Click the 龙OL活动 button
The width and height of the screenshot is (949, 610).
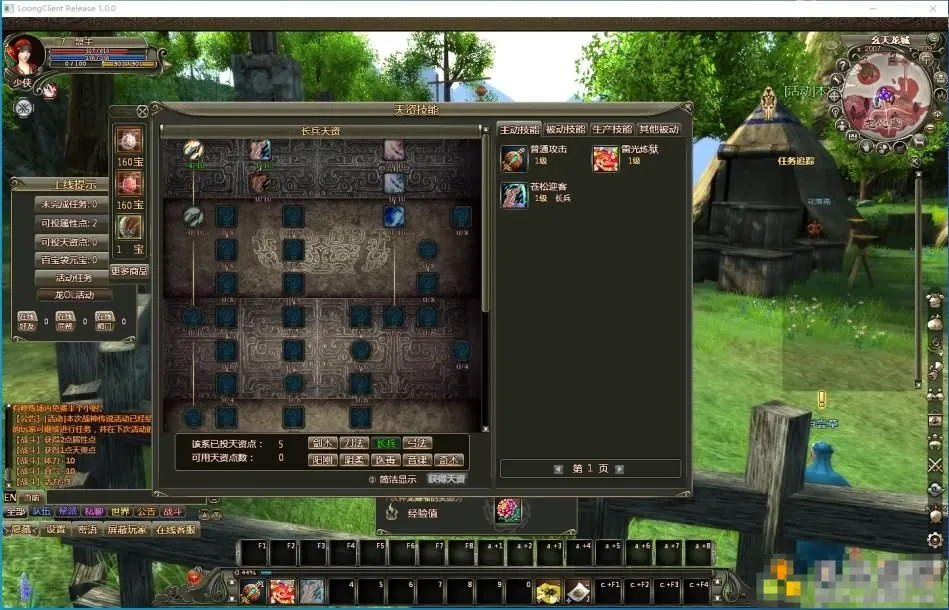pyautogui.click(x=73, y=295)
